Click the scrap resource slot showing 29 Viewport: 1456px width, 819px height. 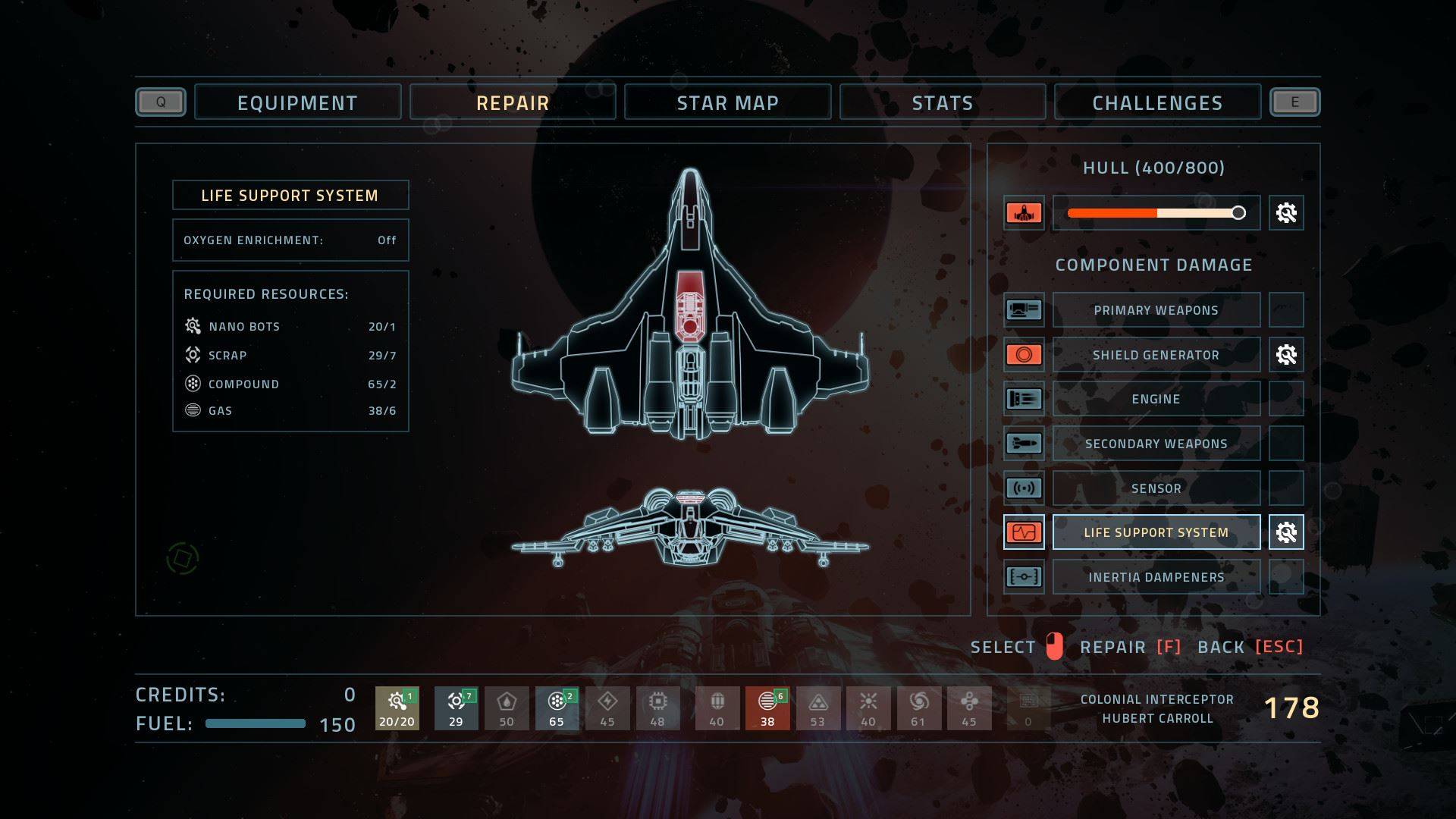point(456,708)
